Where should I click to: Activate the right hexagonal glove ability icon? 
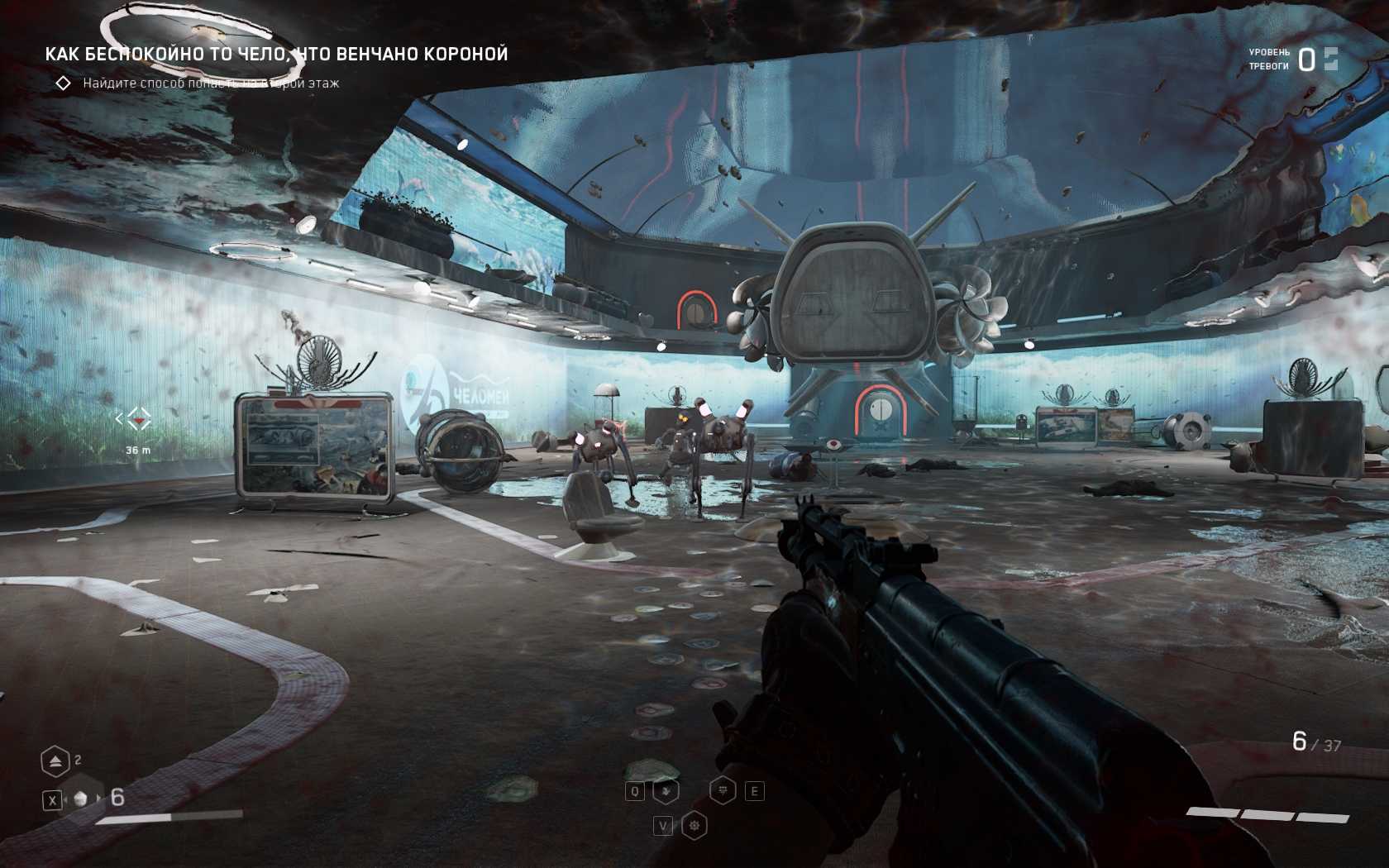point(723,791)
